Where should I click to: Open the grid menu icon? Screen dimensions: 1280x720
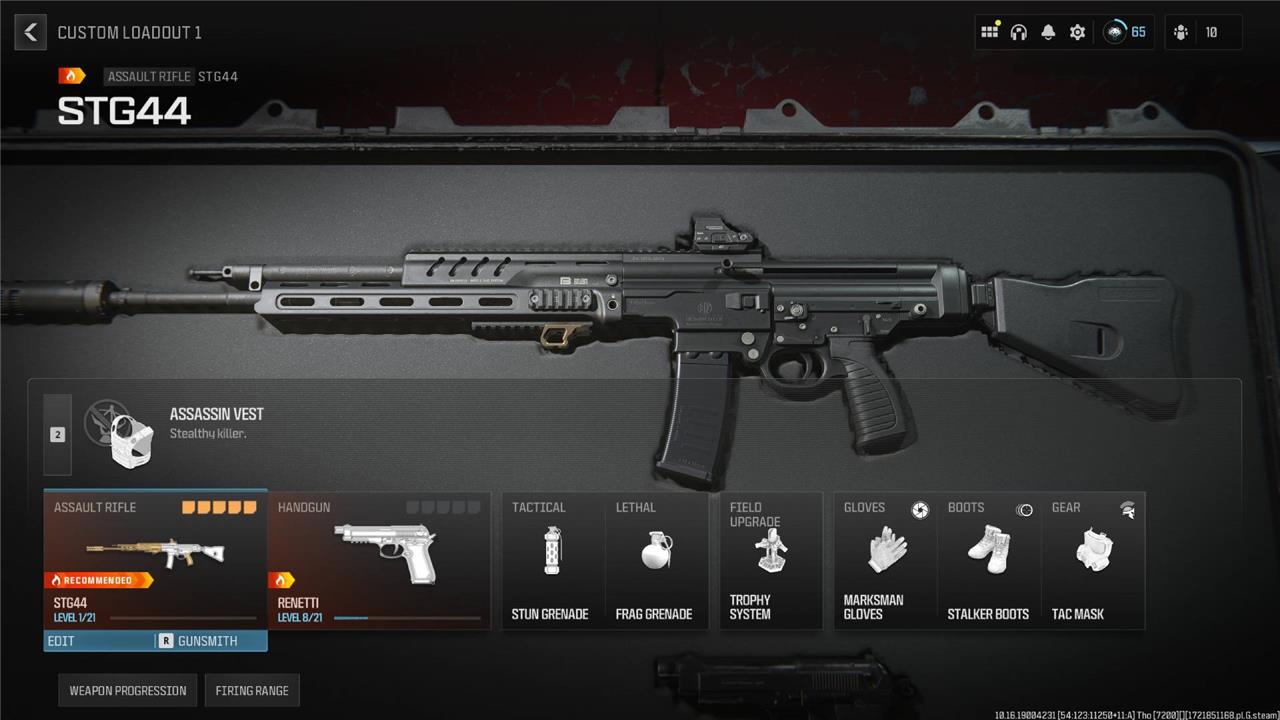(989, 32)
